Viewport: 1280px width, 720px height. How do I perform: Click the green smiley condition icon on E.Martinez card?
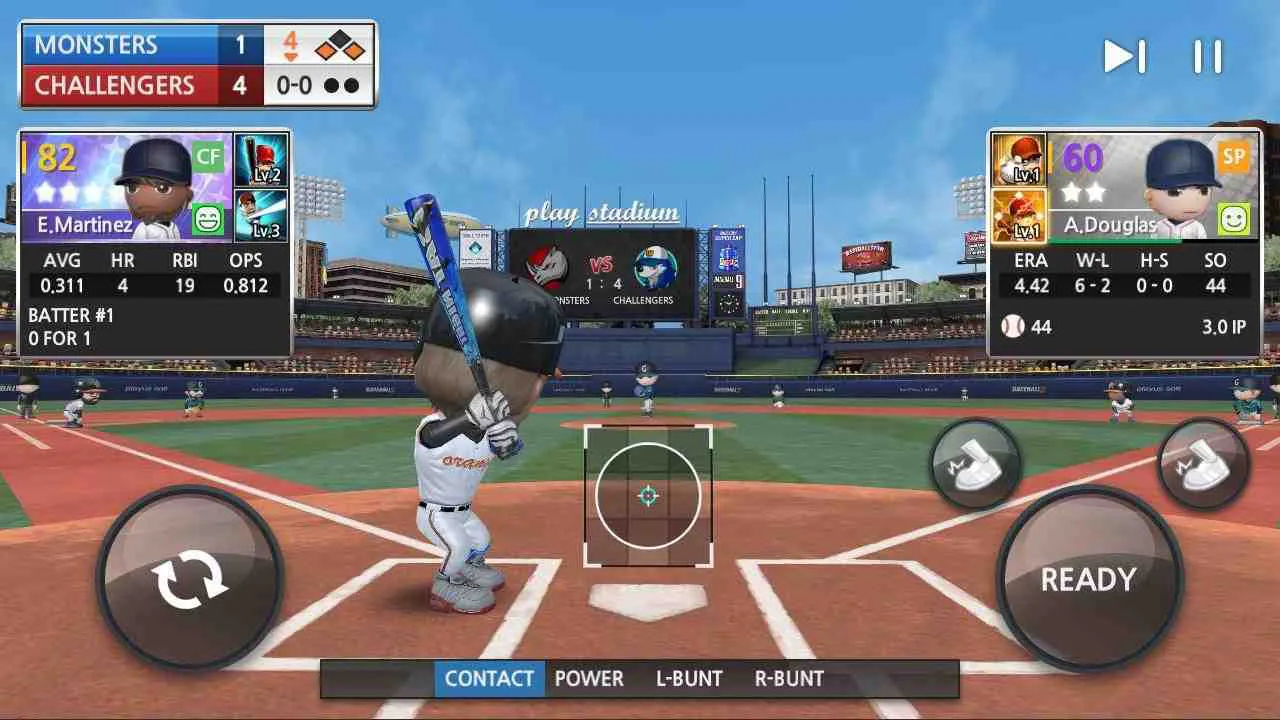coord(206,216)
